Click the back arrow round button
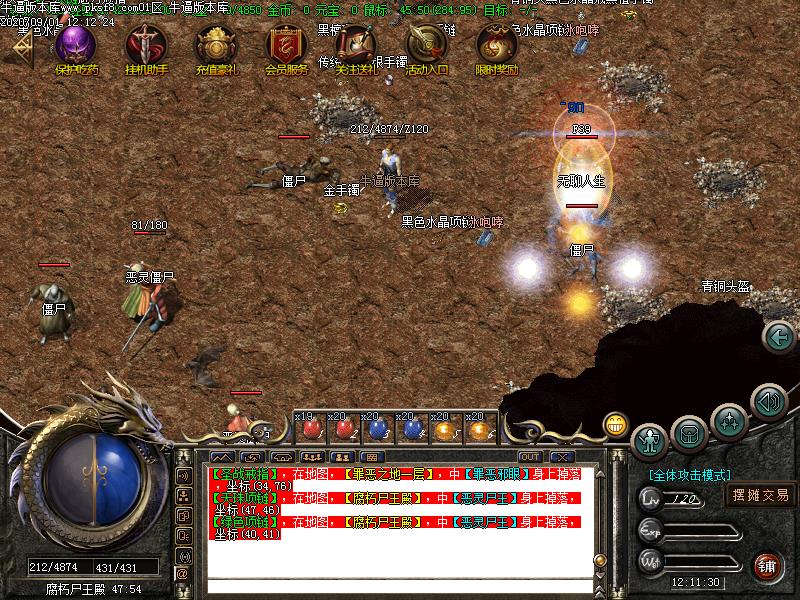800x600 pixels. 778,337
